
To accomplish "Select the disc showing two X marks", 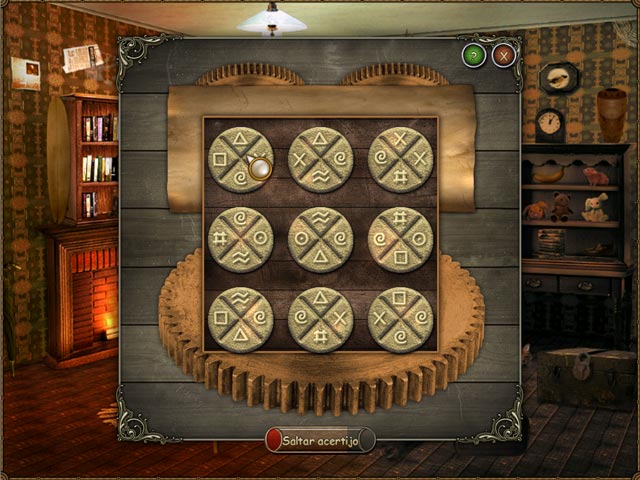I will 401,160.
